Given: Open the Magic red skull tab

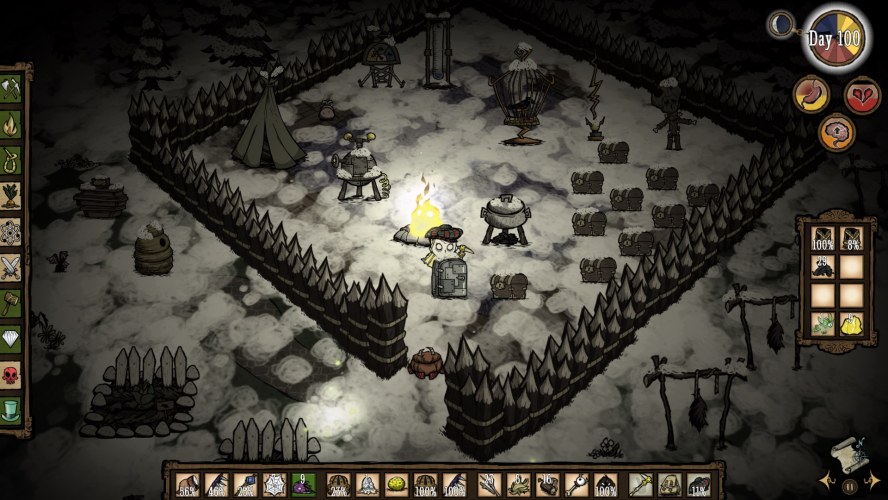Looking at the screenshot, I should (11, 374).
